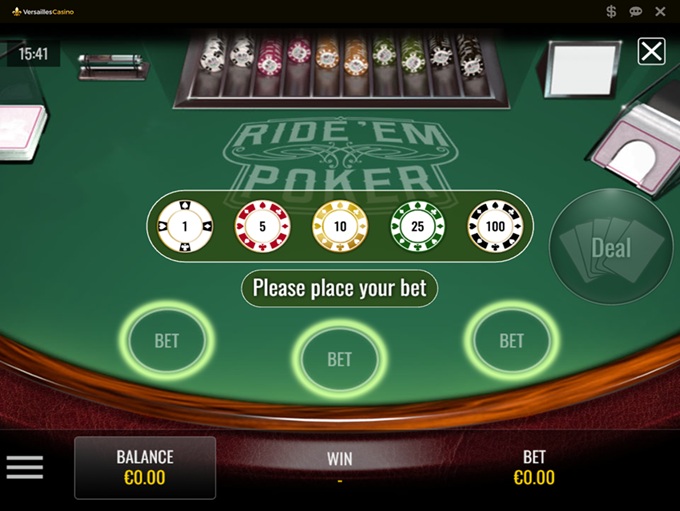The image size is (680, 511).
Task: Pick the yellow 10 chip
Action: (340, 227)
